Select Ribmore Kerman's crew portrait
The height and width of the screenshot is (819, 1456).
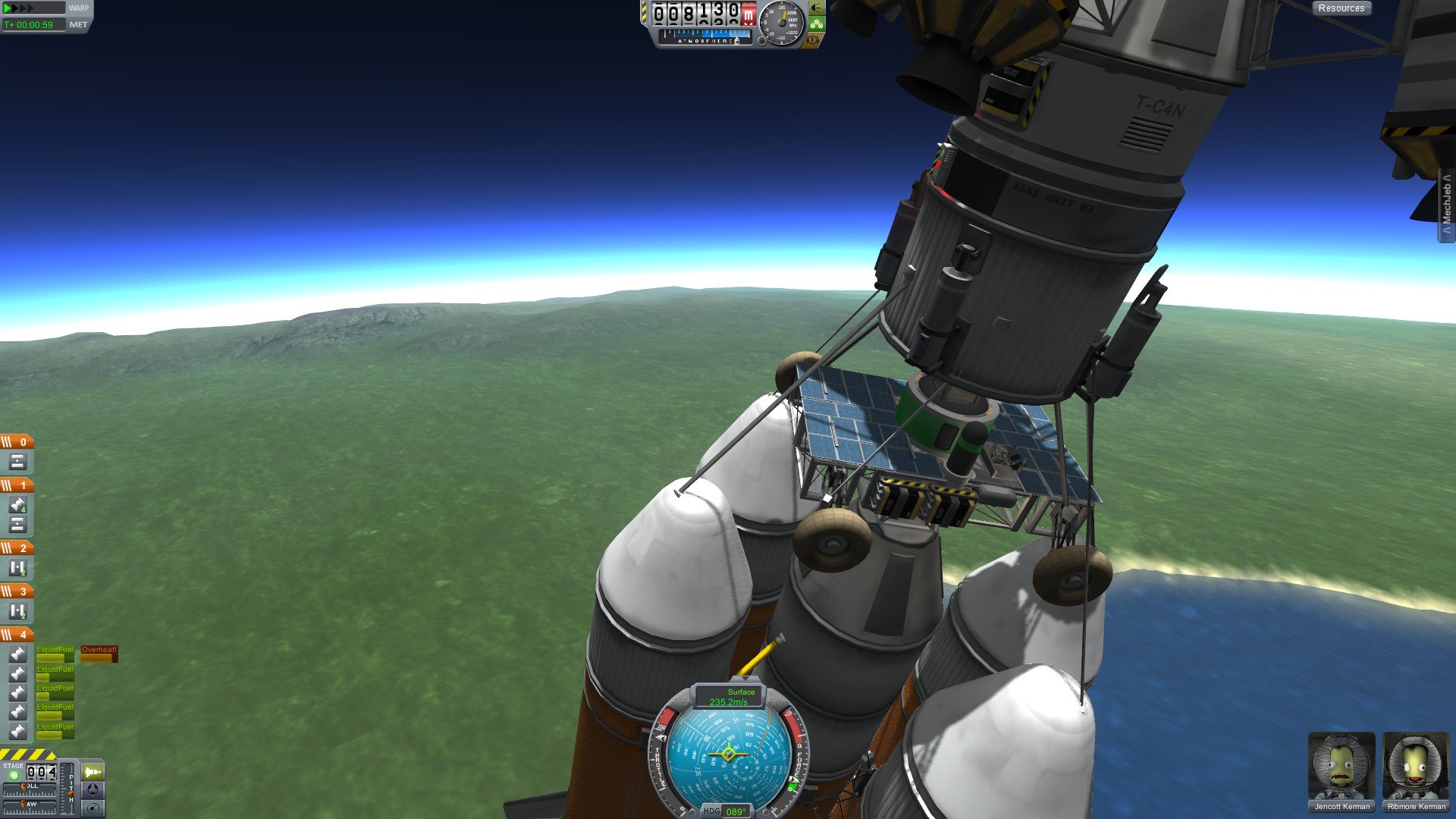pos(1416,771)
